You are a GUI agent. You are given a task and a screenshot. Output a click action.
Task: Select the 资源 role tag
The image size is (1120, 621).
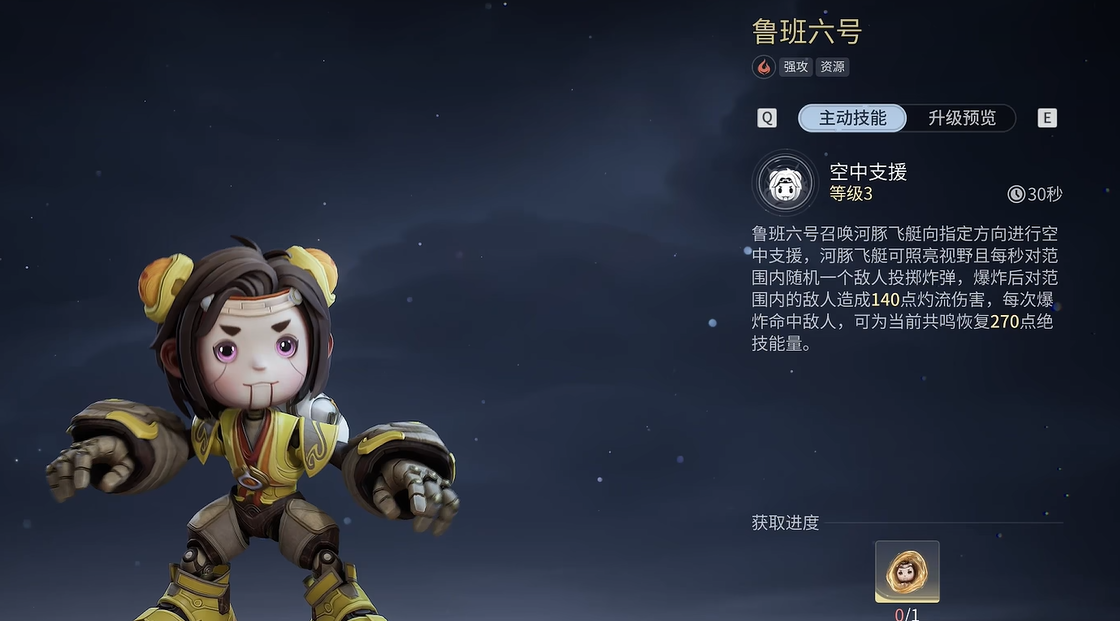click(832, 67)
